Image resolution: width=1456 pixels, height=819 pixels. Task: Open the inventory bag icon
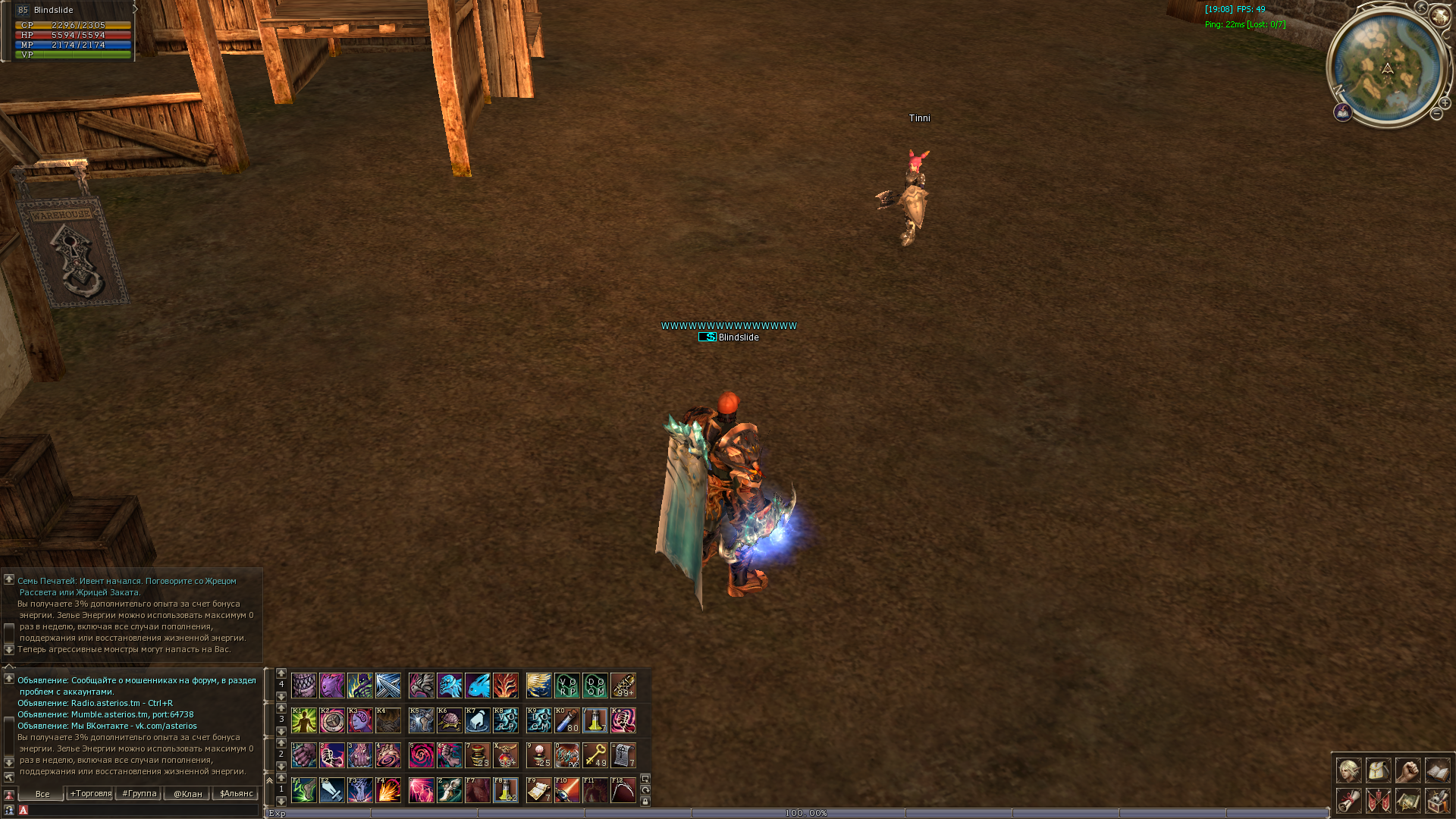tap(1378, 770)
